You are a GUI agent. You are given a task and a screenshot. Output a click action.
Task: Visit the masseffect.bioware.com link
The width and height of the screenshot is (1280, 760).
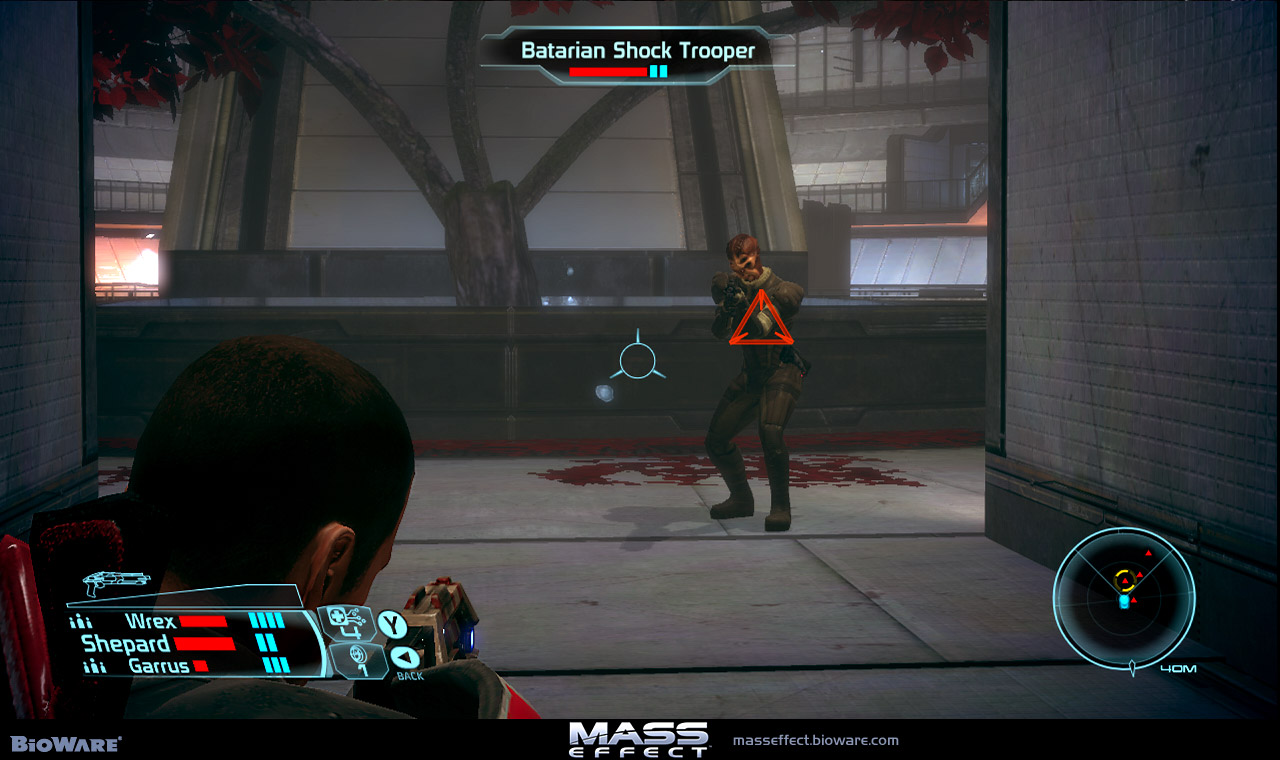816,741
